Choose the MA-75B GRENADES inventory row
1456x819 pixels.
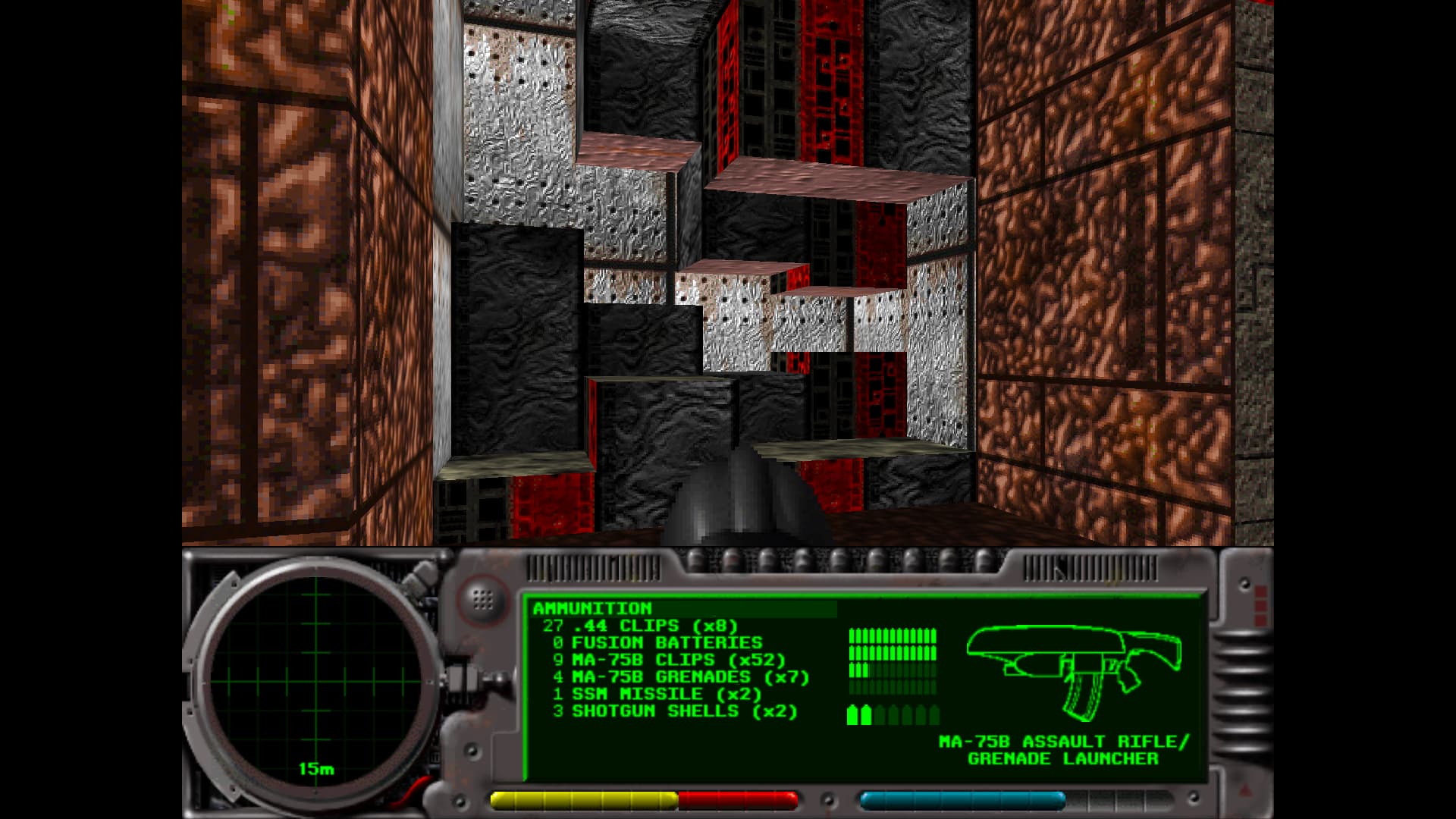coord(681,677)
